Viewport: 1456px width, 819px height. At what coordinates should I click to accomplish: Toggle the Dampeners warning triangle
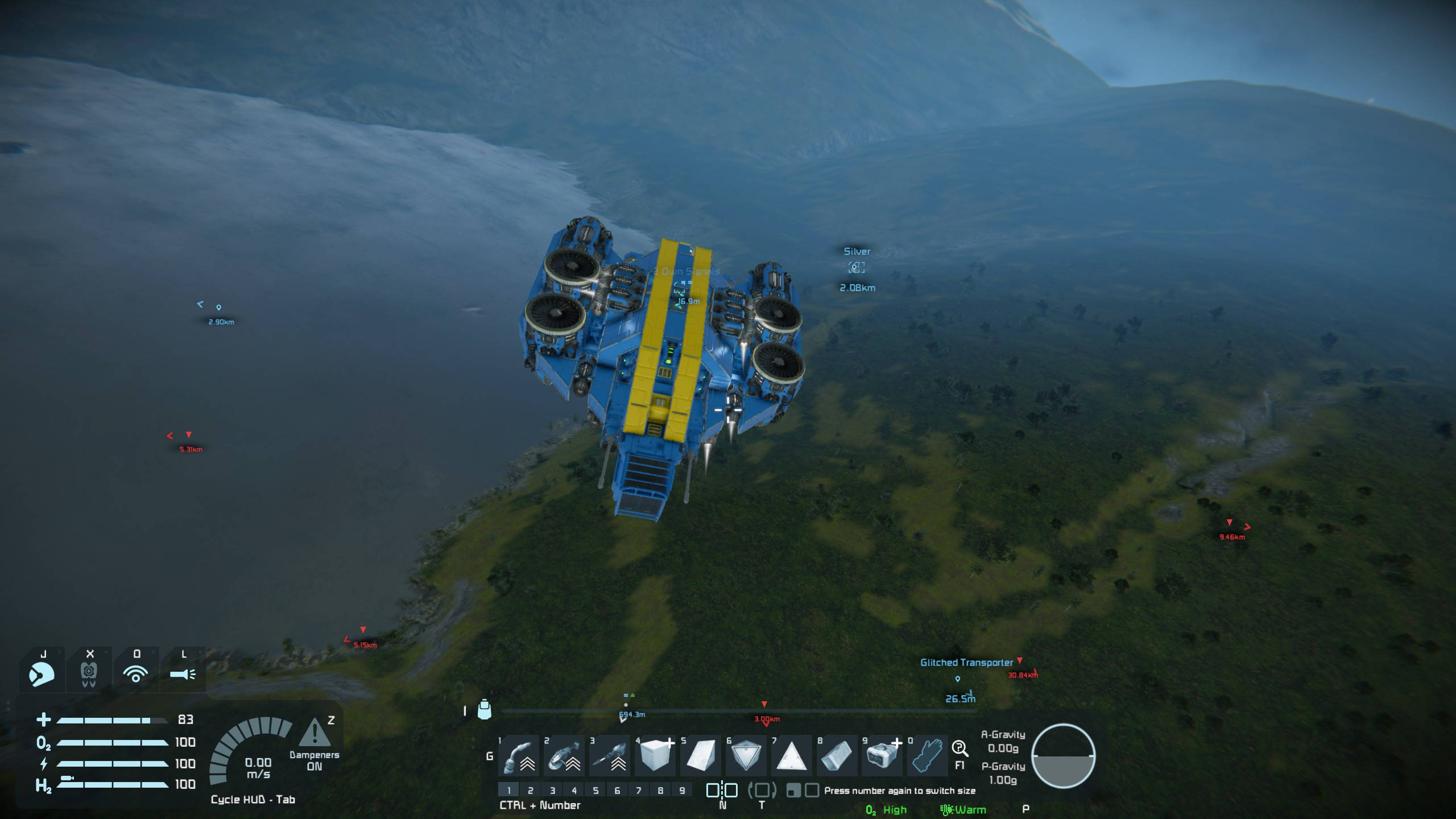click(x=314, y=733)
